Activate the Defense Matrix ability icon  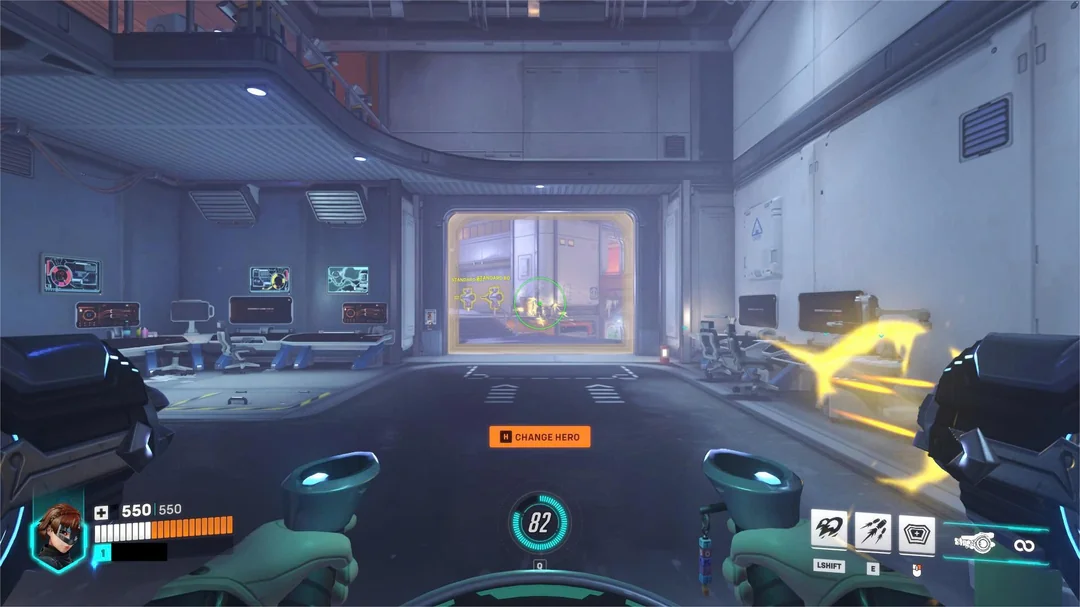click(917, 532)
